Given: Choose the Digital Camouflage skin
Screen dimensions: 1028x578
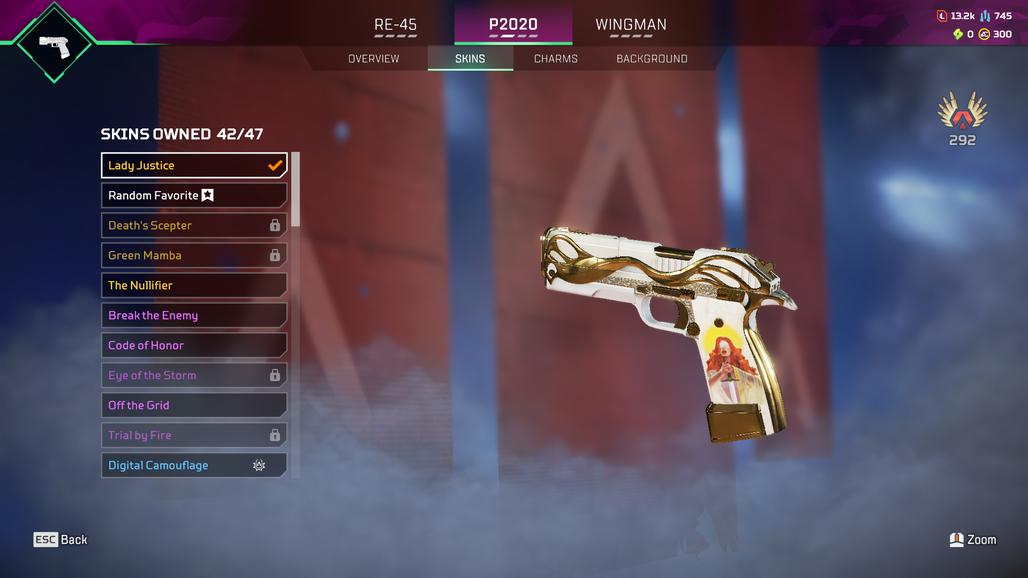Looking at the screenshot, I should (194, 466).
